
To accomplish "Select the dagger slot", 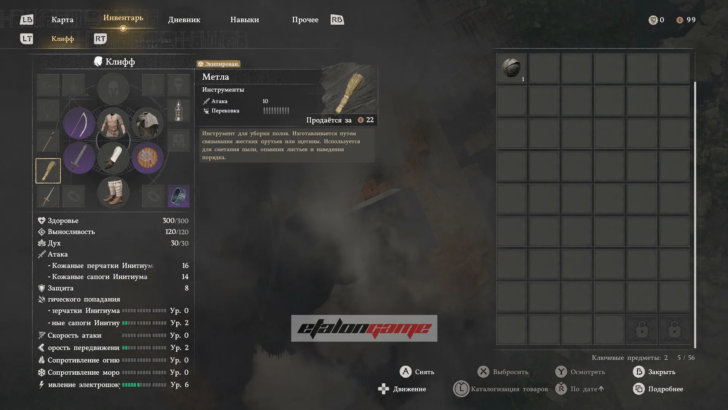I will [48, 197].
